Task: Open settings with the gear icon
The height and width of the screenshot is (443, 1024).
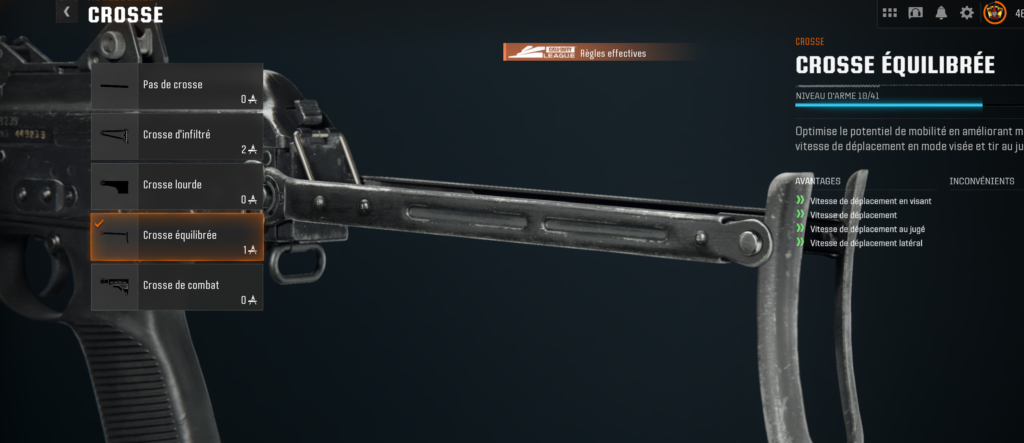Action: (x=966, y=13)
